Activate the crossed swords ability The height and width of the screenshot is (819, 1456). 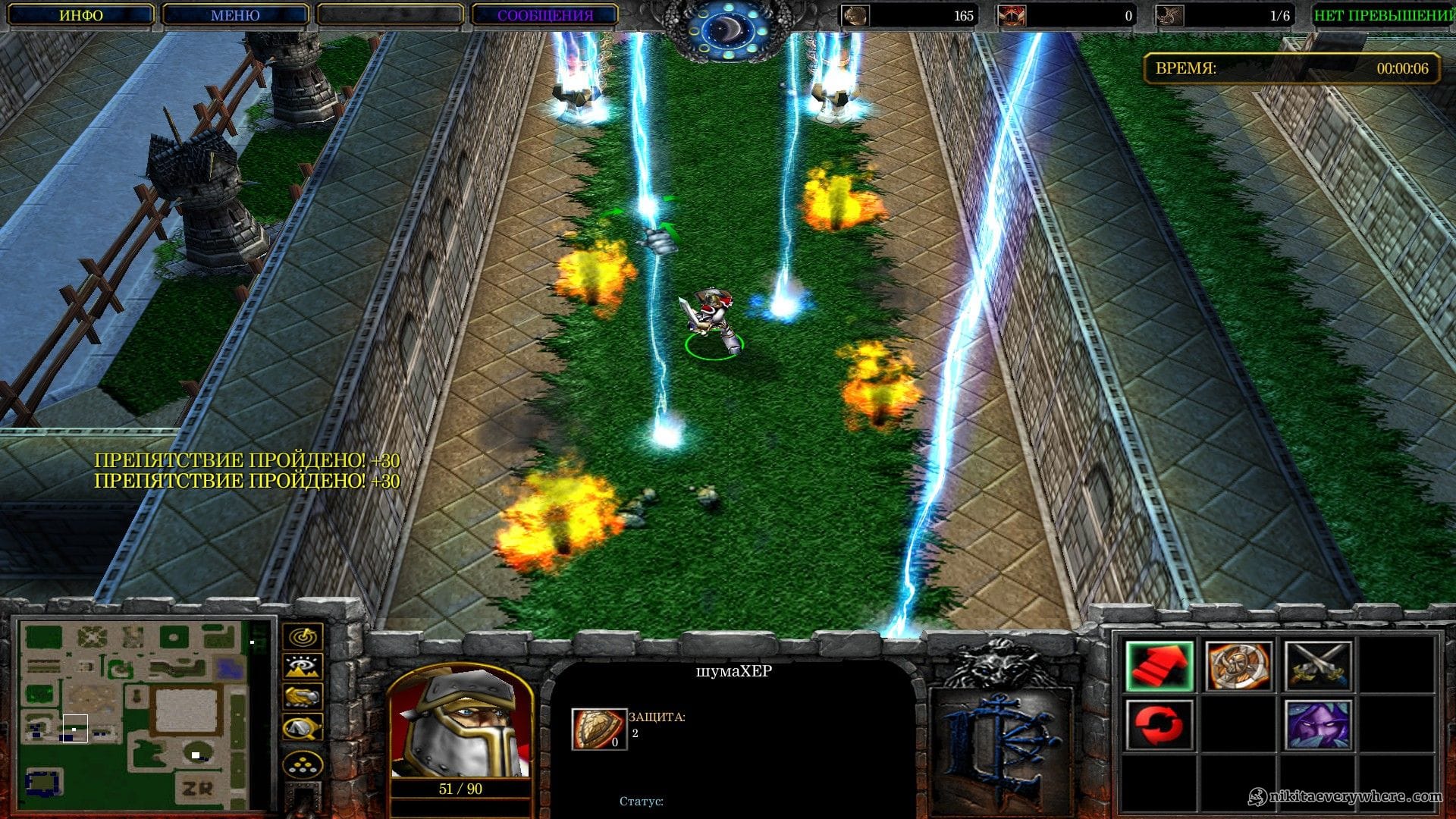click(1318, 666)
